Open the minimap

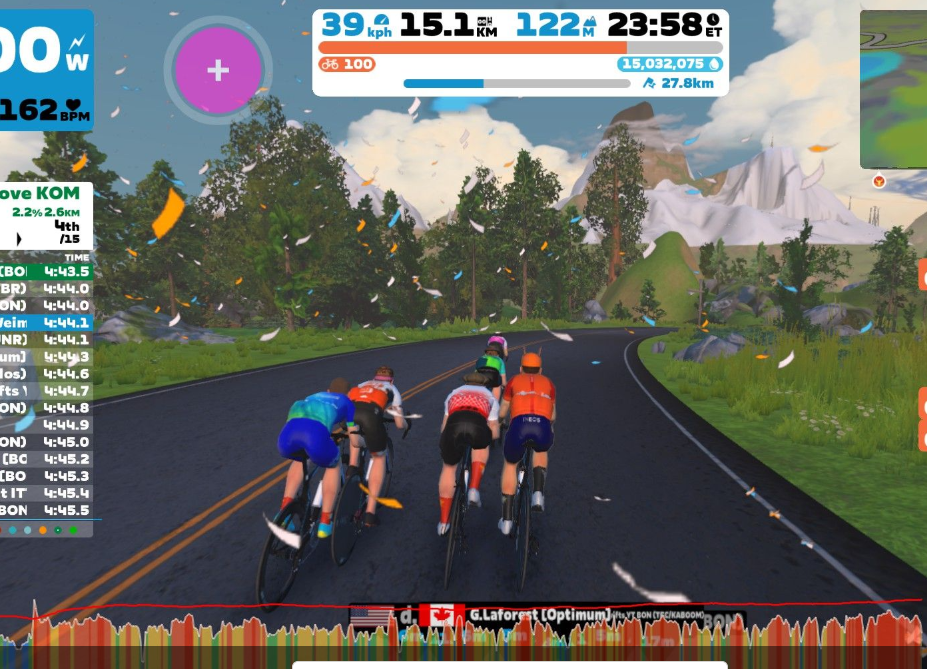point(894,88)
